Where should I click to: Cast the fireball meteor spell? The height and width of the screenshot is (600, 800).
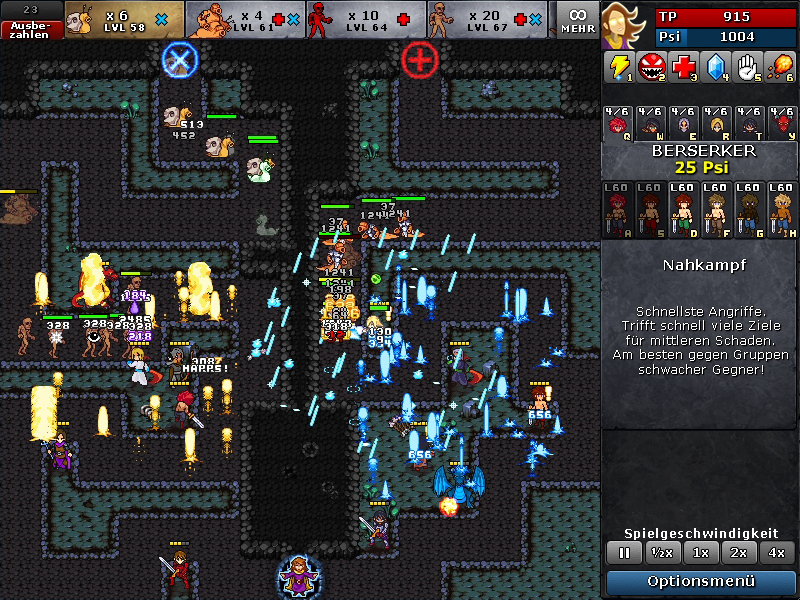[x=780, y=68]
